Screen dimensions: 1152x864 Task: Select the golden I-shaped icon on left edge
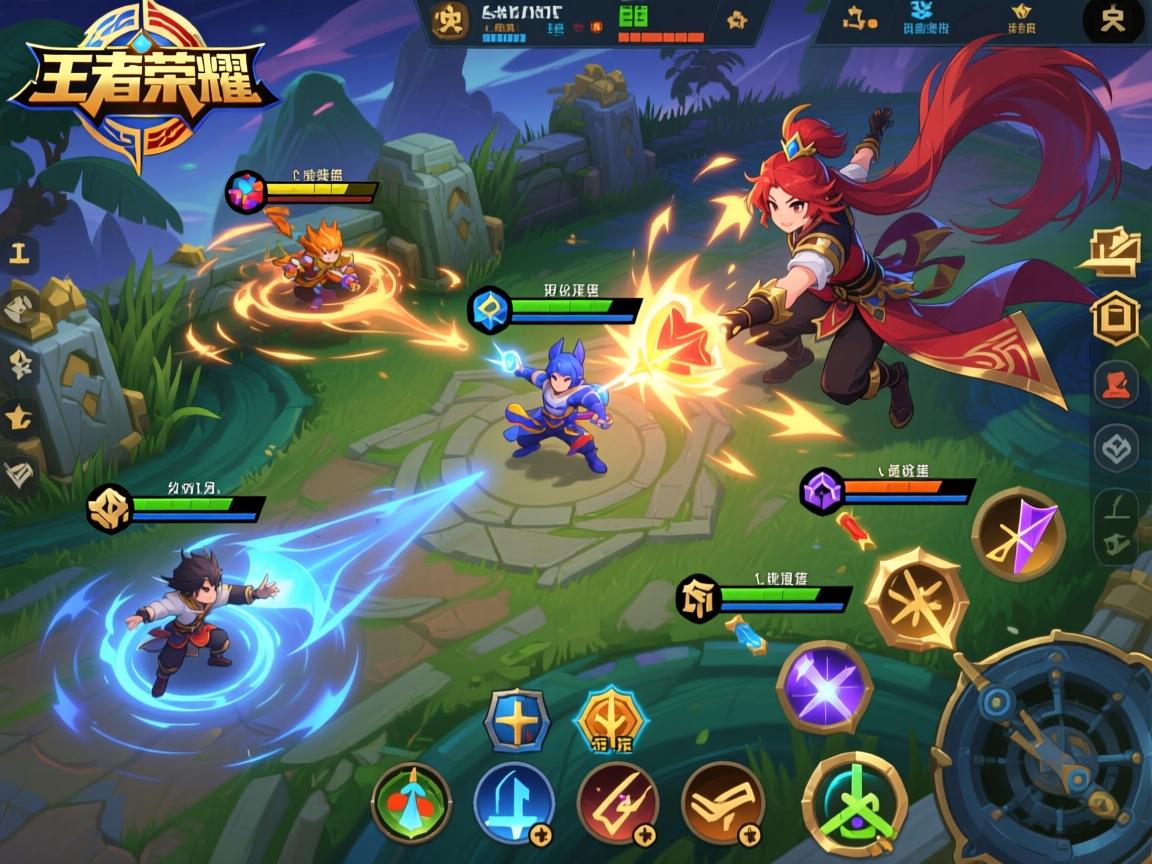pos(20,254)
